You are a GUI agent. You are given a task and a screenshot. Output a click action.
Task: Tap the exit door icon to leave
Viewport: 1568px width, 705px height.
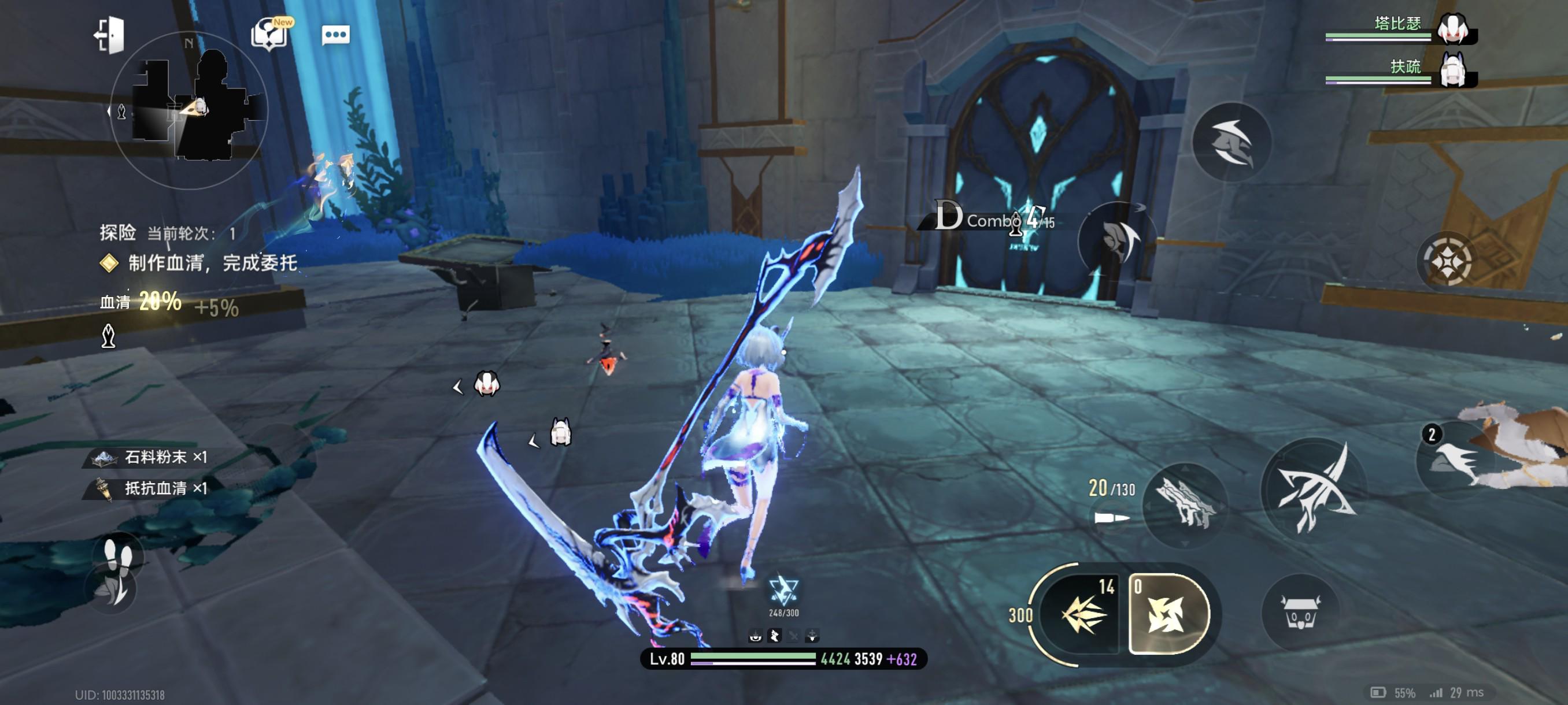click(x=110, y=35)
